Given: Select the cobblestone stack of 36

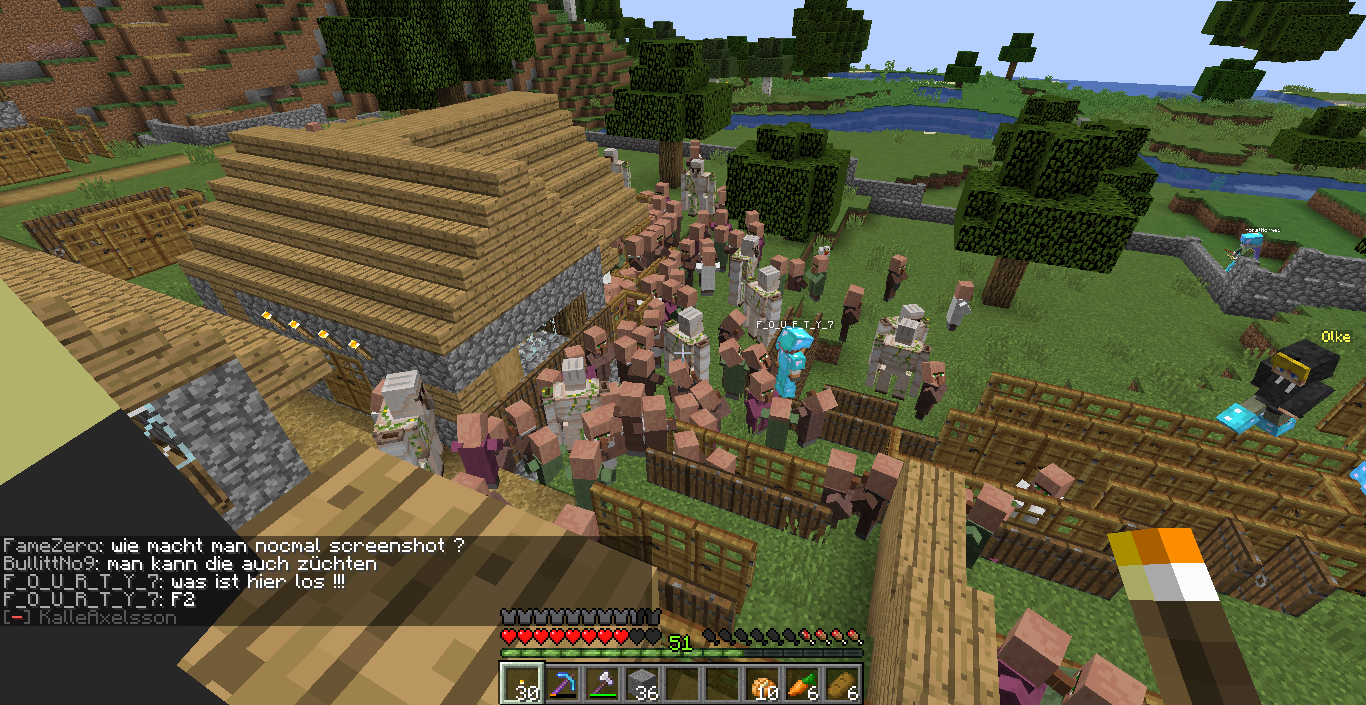Looking at the screenshot, I should (x=641, y=683).
